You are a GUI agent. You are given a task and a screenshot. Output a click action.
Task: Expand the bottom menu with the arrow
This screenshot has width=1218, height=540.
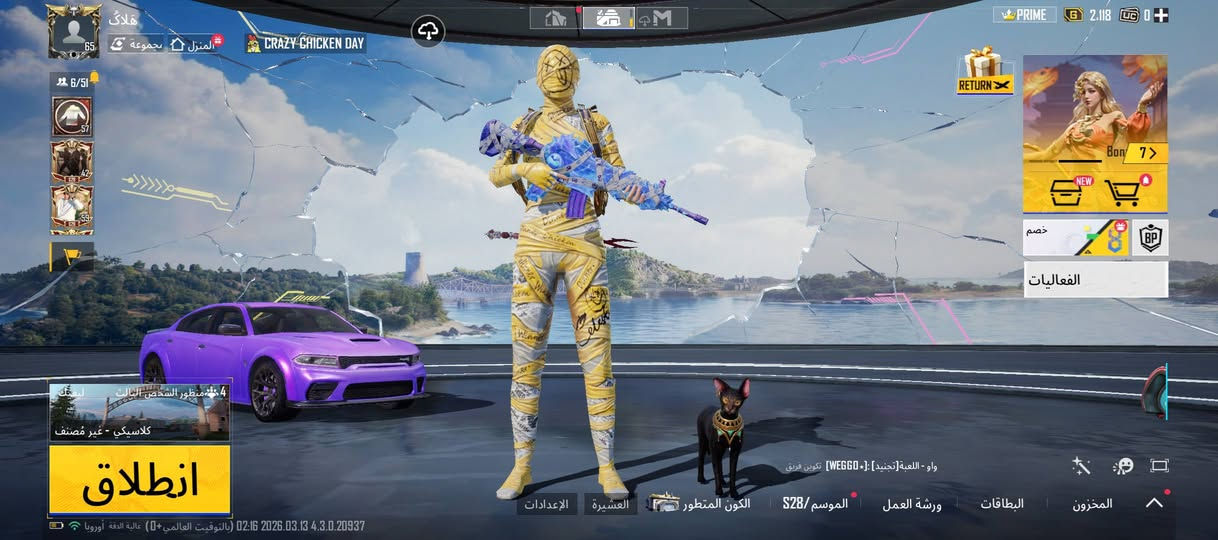point(1154,503)
